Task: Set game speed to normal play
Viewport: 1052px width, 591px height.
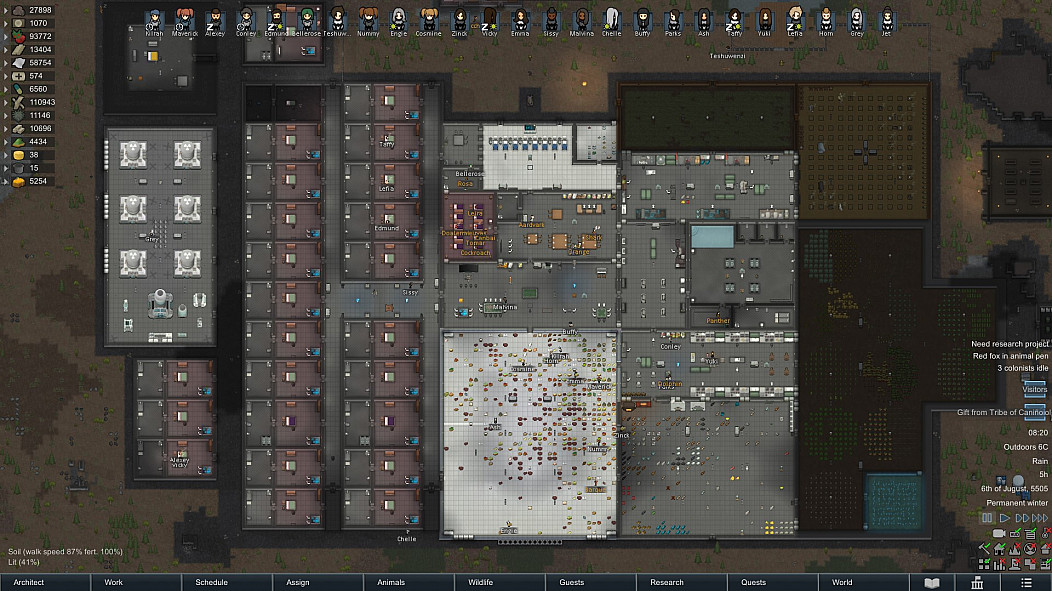Action: coord(1003,518)
